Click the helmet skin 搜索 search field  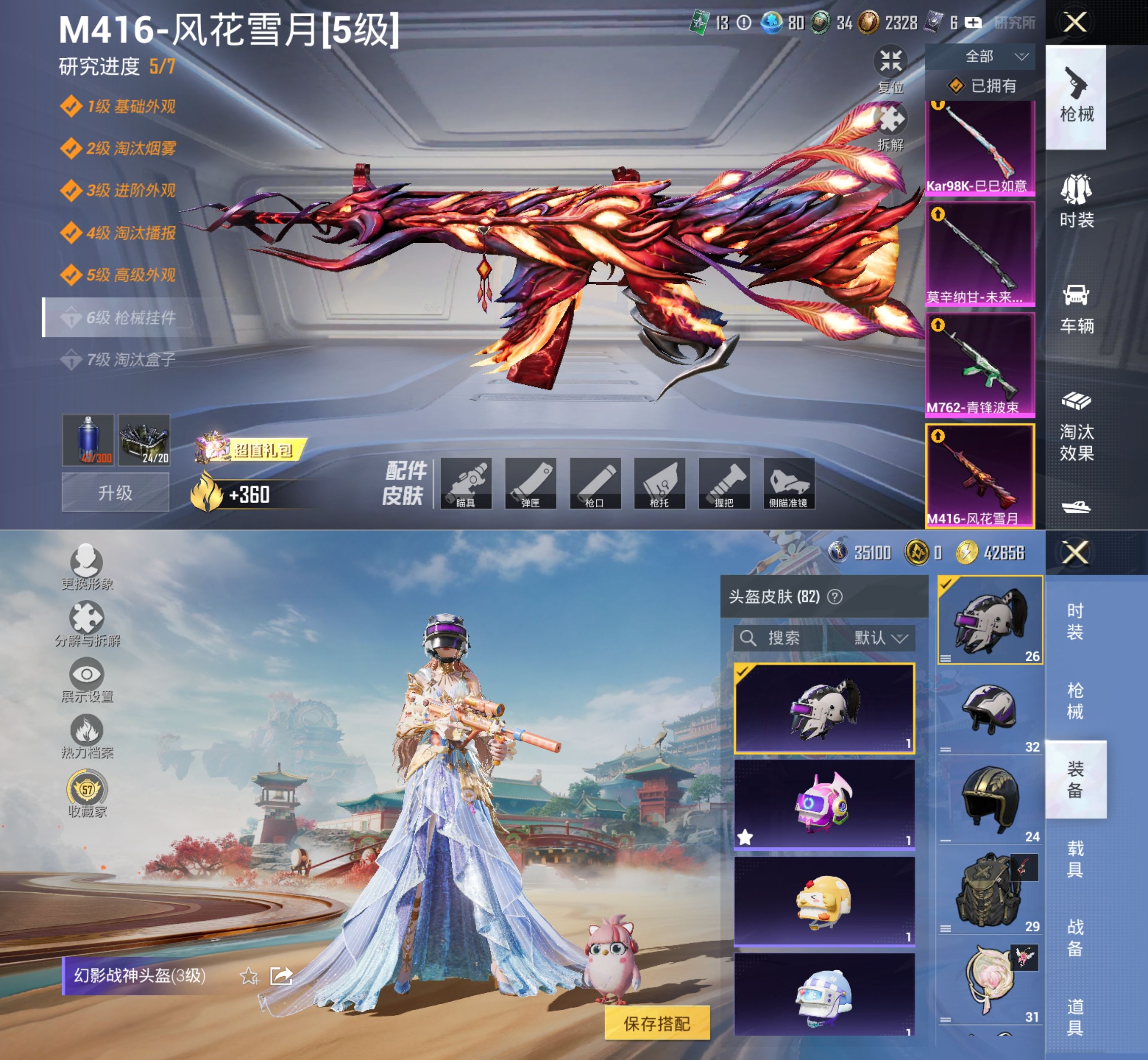778,638
